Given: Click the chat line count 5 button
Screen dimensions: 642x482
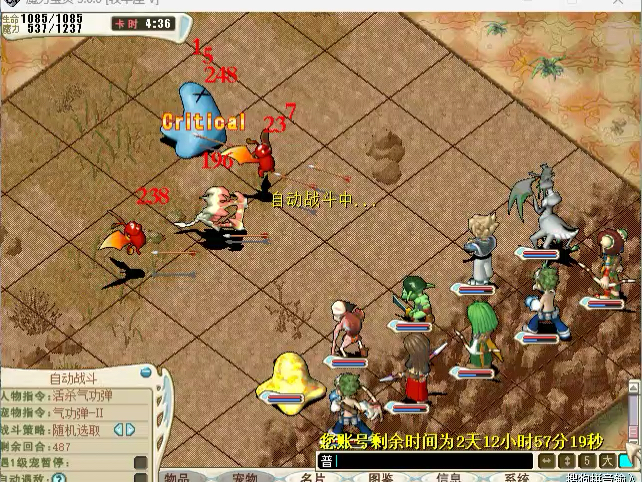Looking at the screenshot, I should click(585, 461).
